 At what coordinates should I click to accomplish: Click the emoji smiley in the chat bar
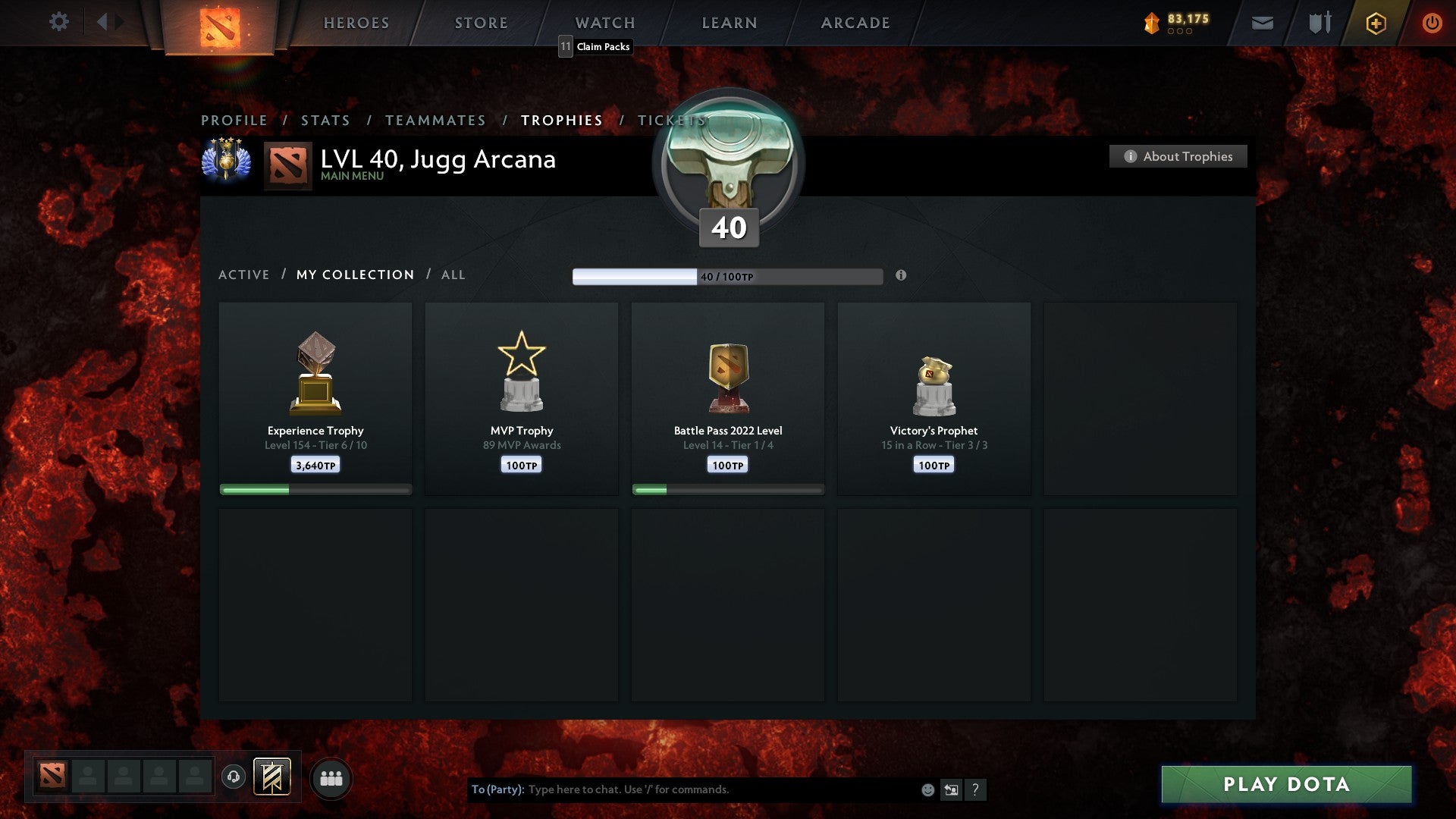pyautogui.click(x=927, y=789)
